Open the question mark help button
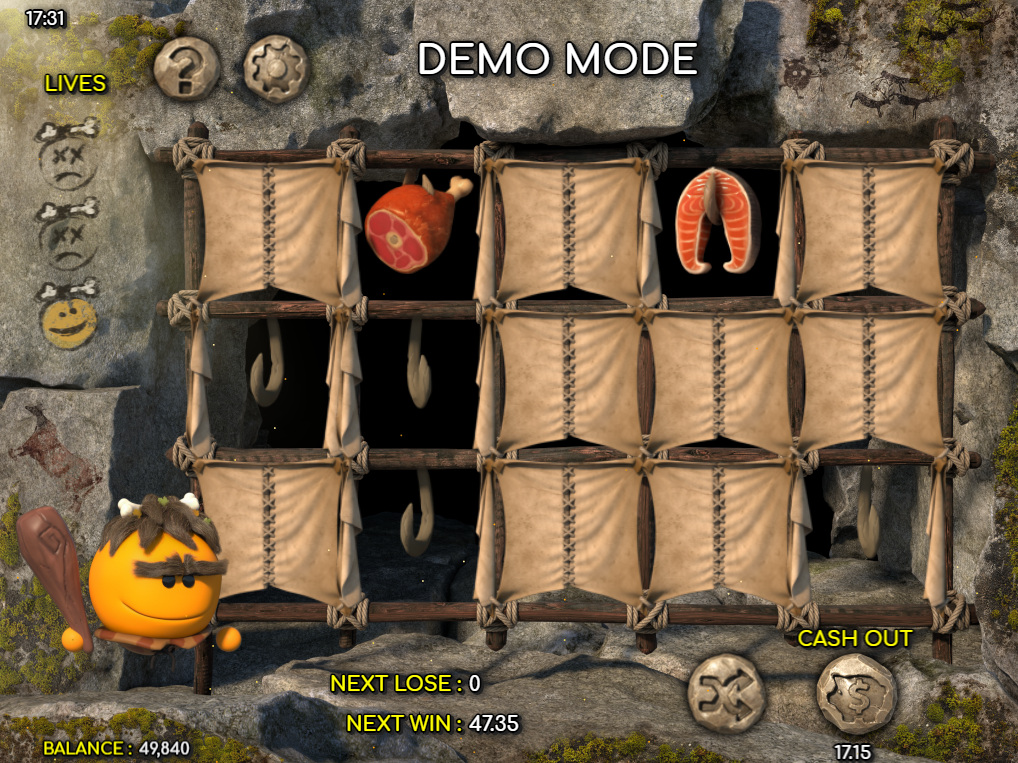Image resolution: width=1018 pixels, height=763 pixels. 186,68
